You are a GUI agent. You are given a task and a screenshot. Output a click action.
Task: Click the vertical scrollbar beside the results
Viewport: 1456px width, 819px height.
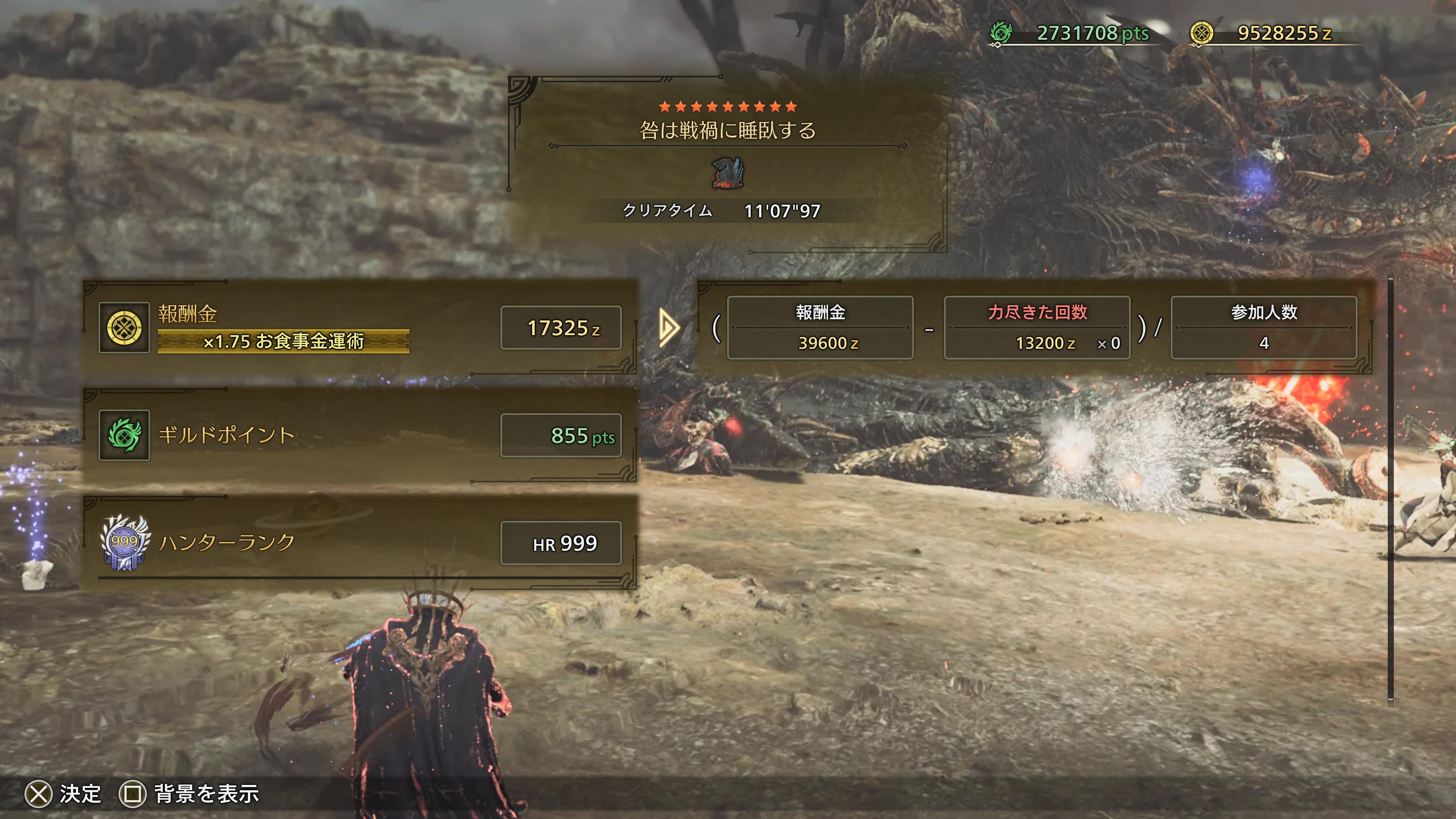tap(1390, 489)
